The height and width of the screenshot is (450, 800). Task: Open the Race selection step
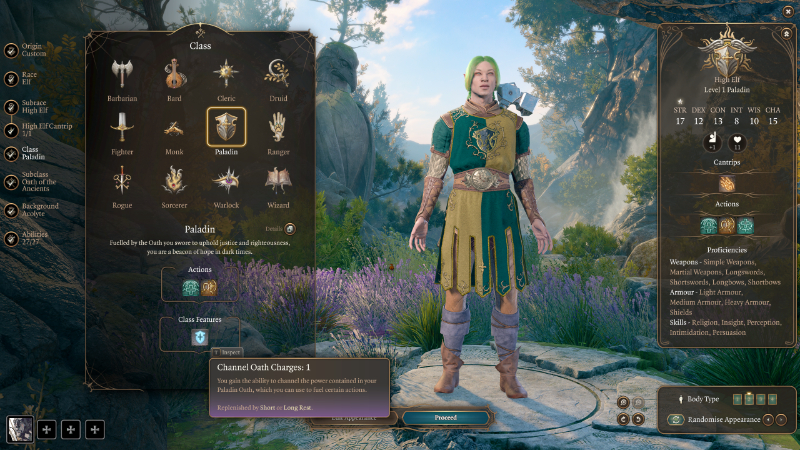pos(30,78)
